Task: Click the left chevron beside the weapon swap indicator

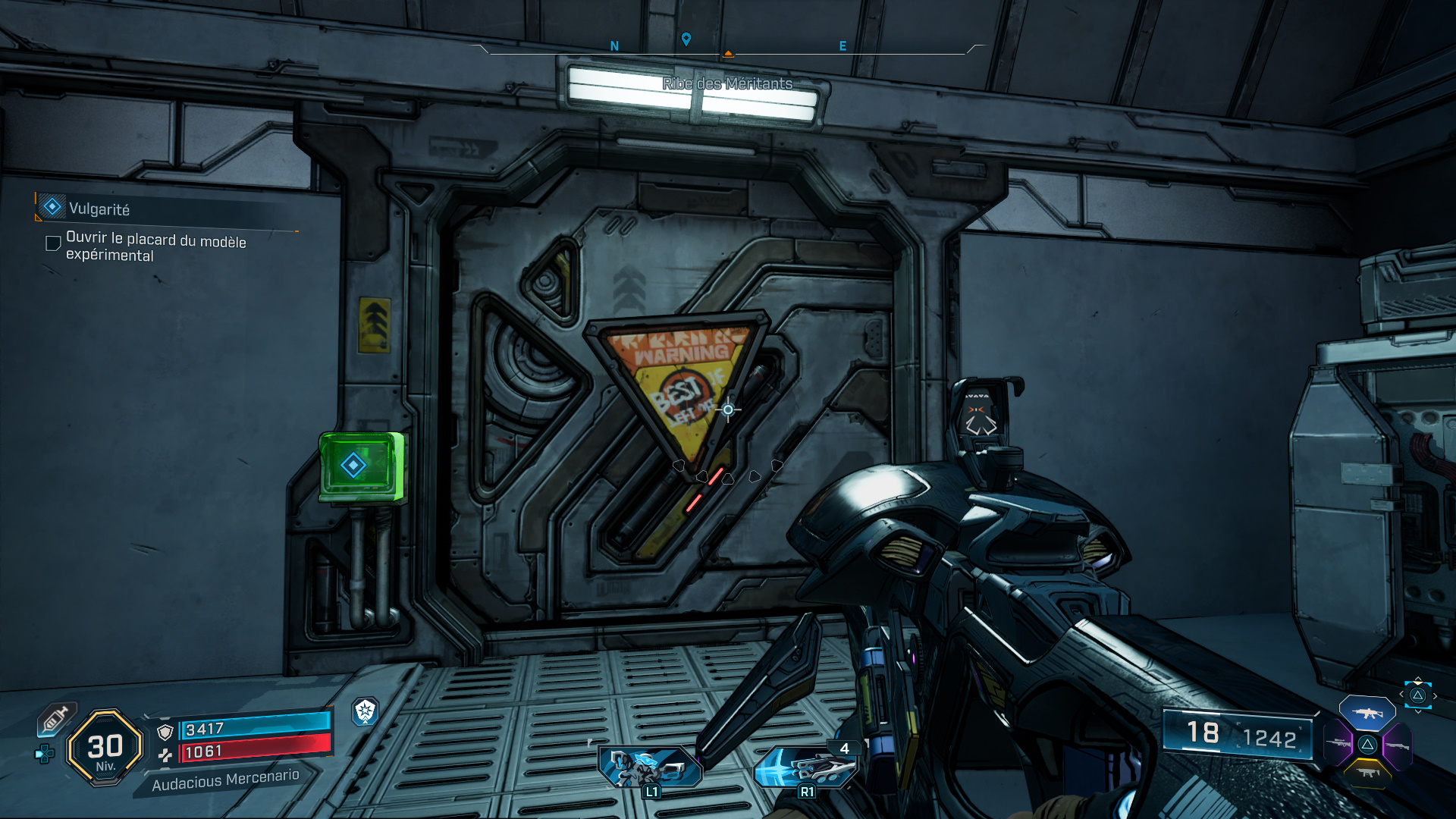Action: (x=1401, y=693)
